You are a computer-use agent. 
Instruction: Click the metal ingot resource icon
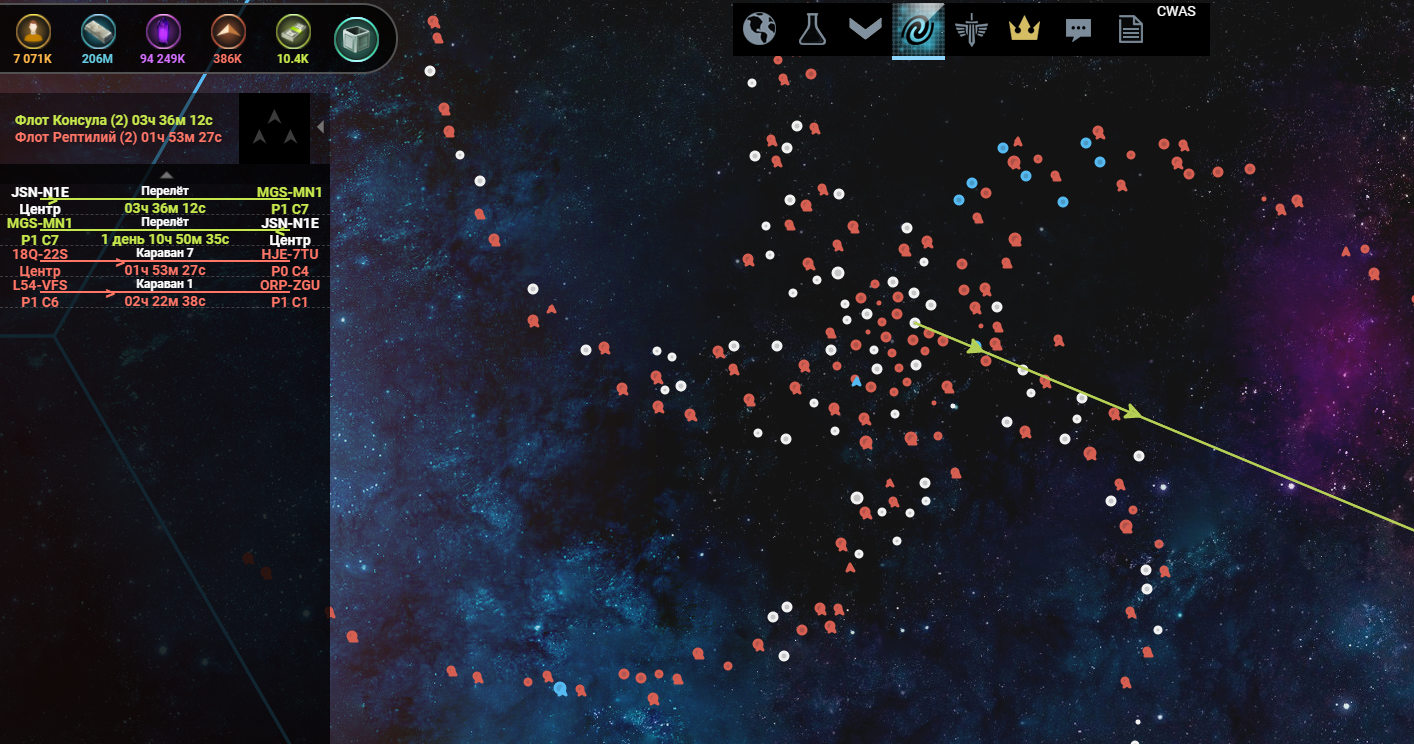coord(98,33)
